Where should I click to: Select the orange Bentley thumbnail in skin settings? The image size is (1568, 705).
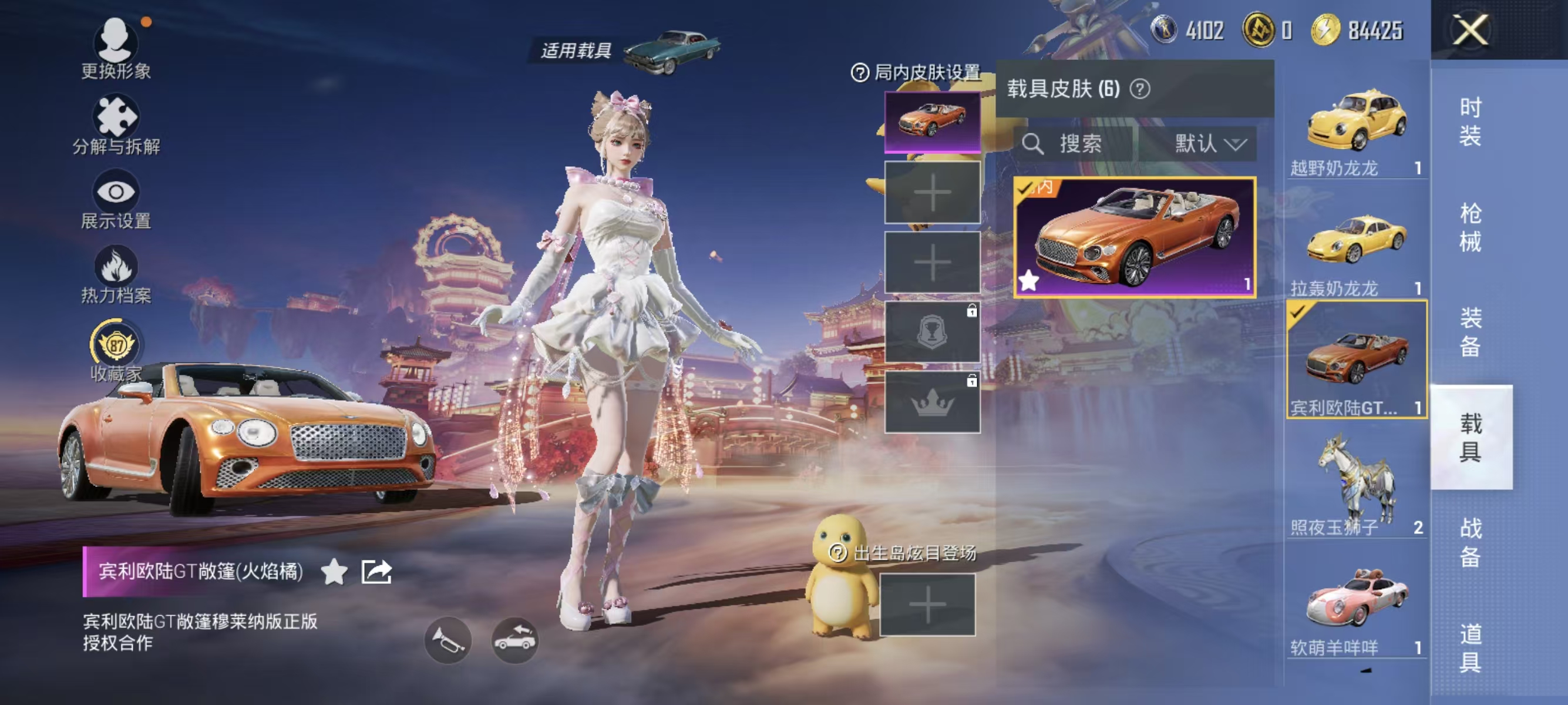932,122
